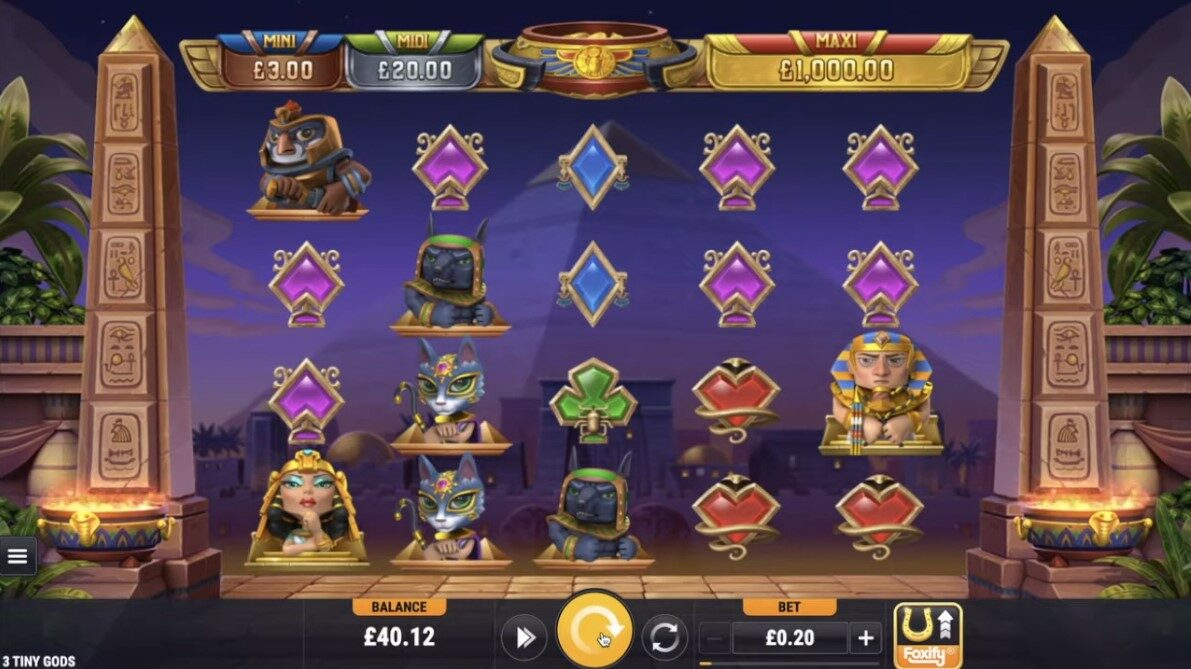Activate the fast-forward turbo spin button
The height and width of the screenshot is (669, 1191).
point(524,638)
